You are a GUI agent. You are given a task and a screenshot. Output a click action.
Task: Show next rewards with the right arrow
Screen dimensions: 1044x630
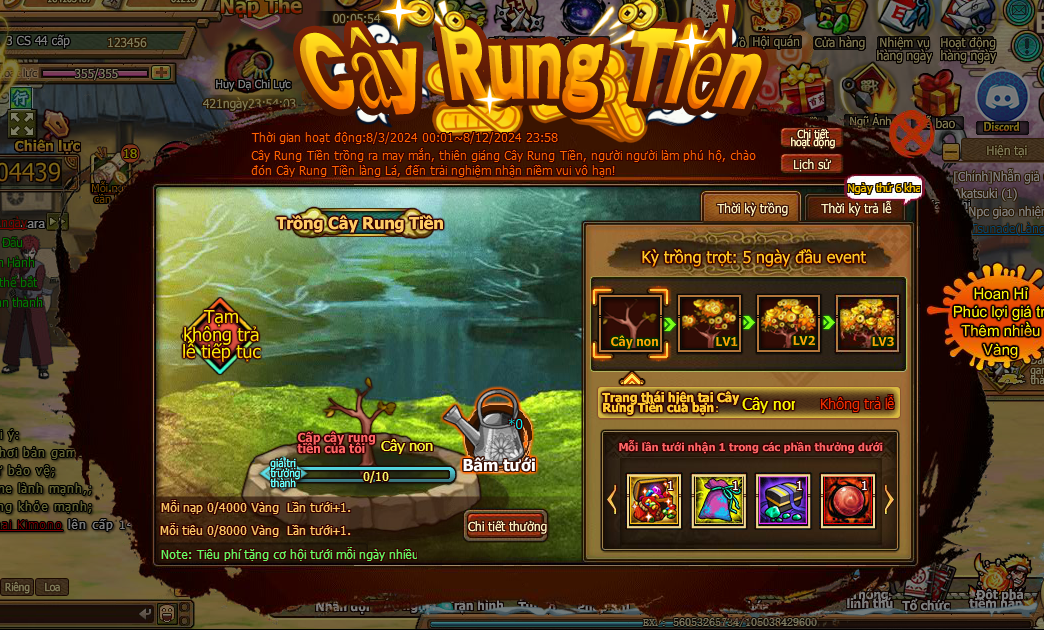coord(888,499)
